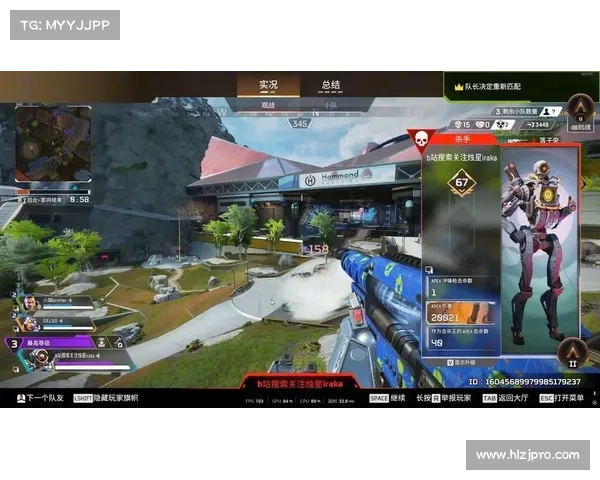Open the 总结 summary tab
The height and width of the screenshot is (480, 600).
click(330, 85)
